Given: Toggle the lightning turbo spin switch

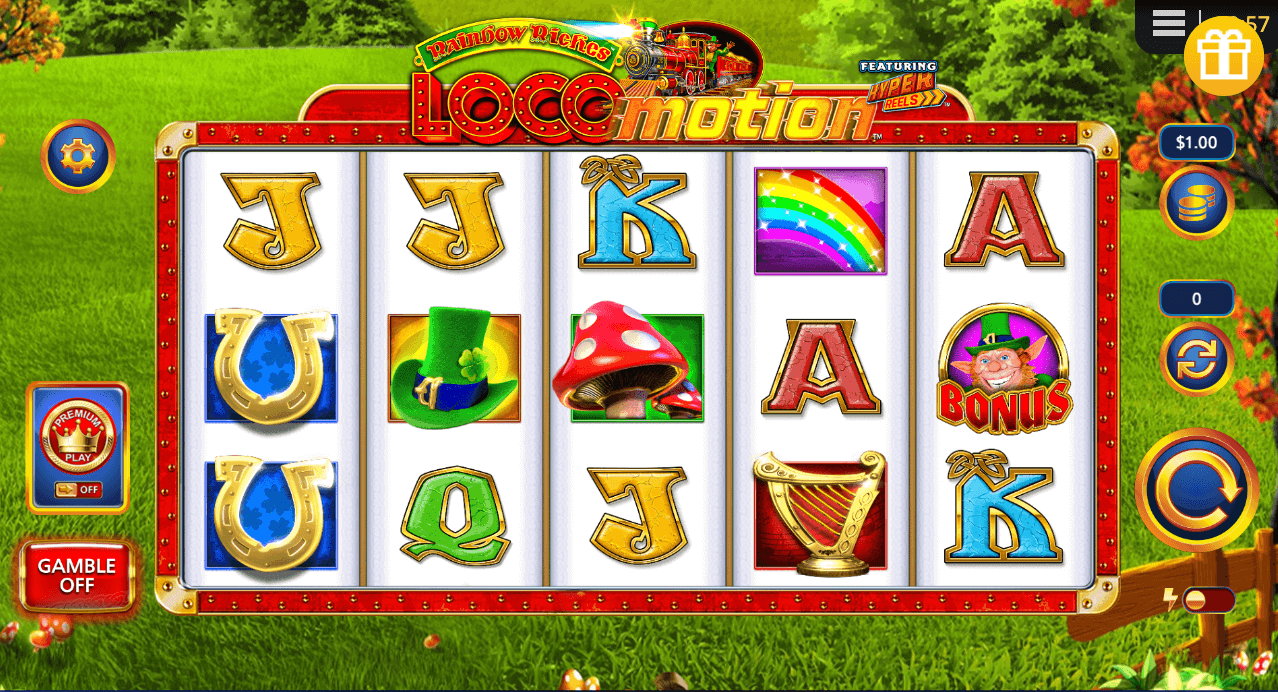Looking at the screenshot, I should click(1207, 600).
